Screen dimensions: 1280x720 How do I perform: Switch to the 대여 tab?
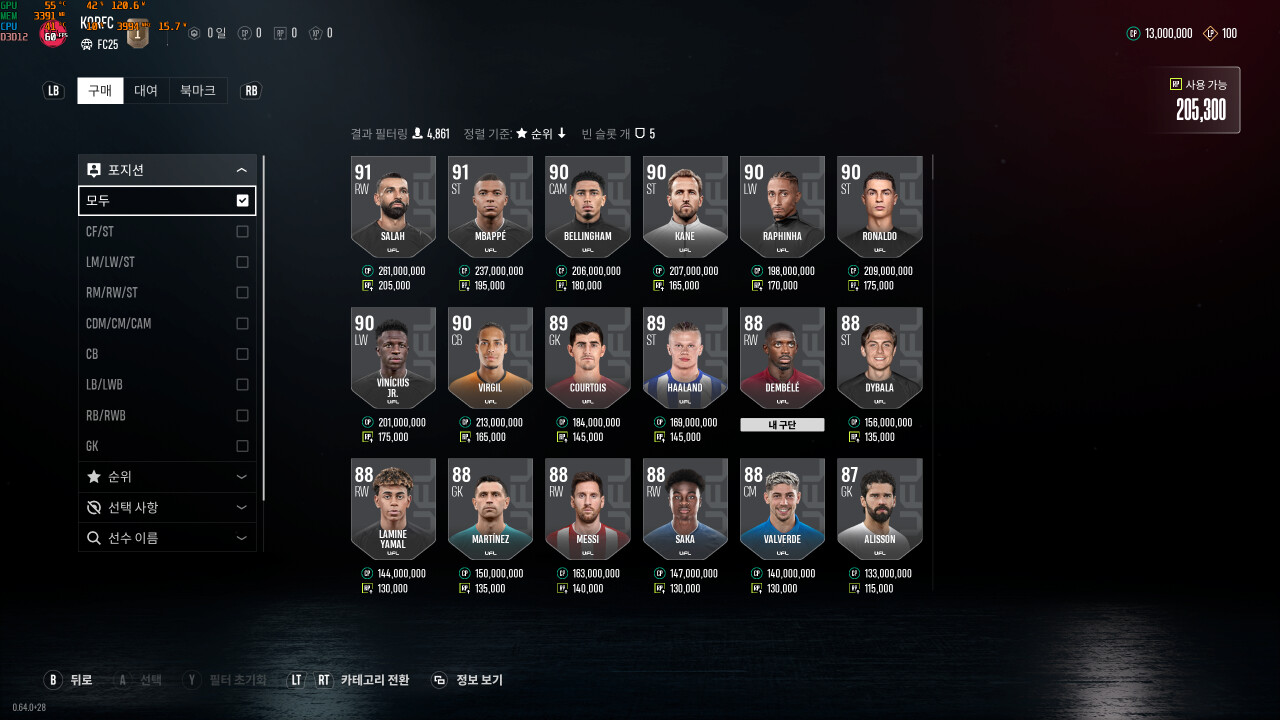click(x=146, y=91)
